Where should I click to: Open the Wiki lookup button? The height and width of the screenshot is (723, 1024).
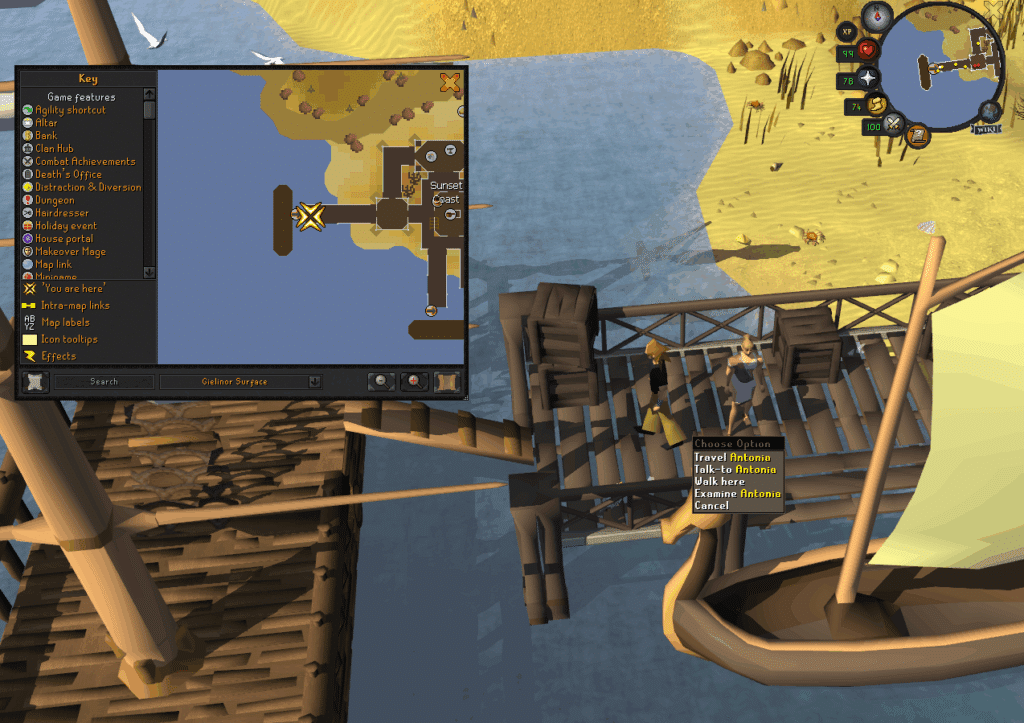(x=986, y=128)
